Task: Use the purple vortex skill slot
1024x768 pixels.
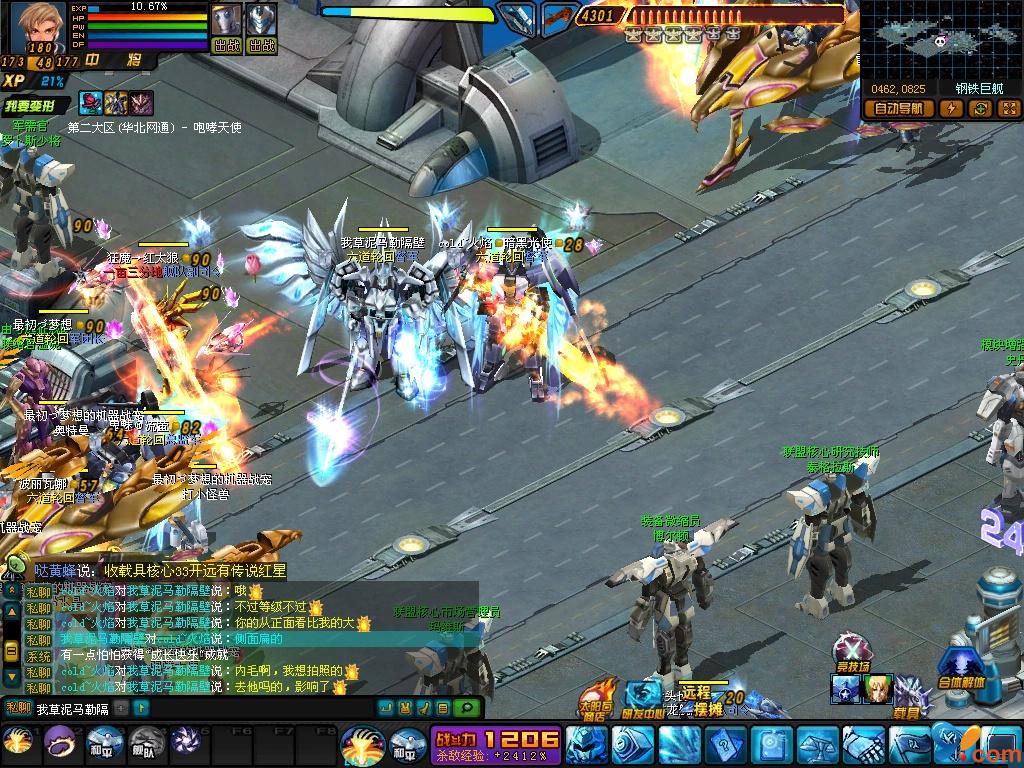Action: tap(185, 741)
